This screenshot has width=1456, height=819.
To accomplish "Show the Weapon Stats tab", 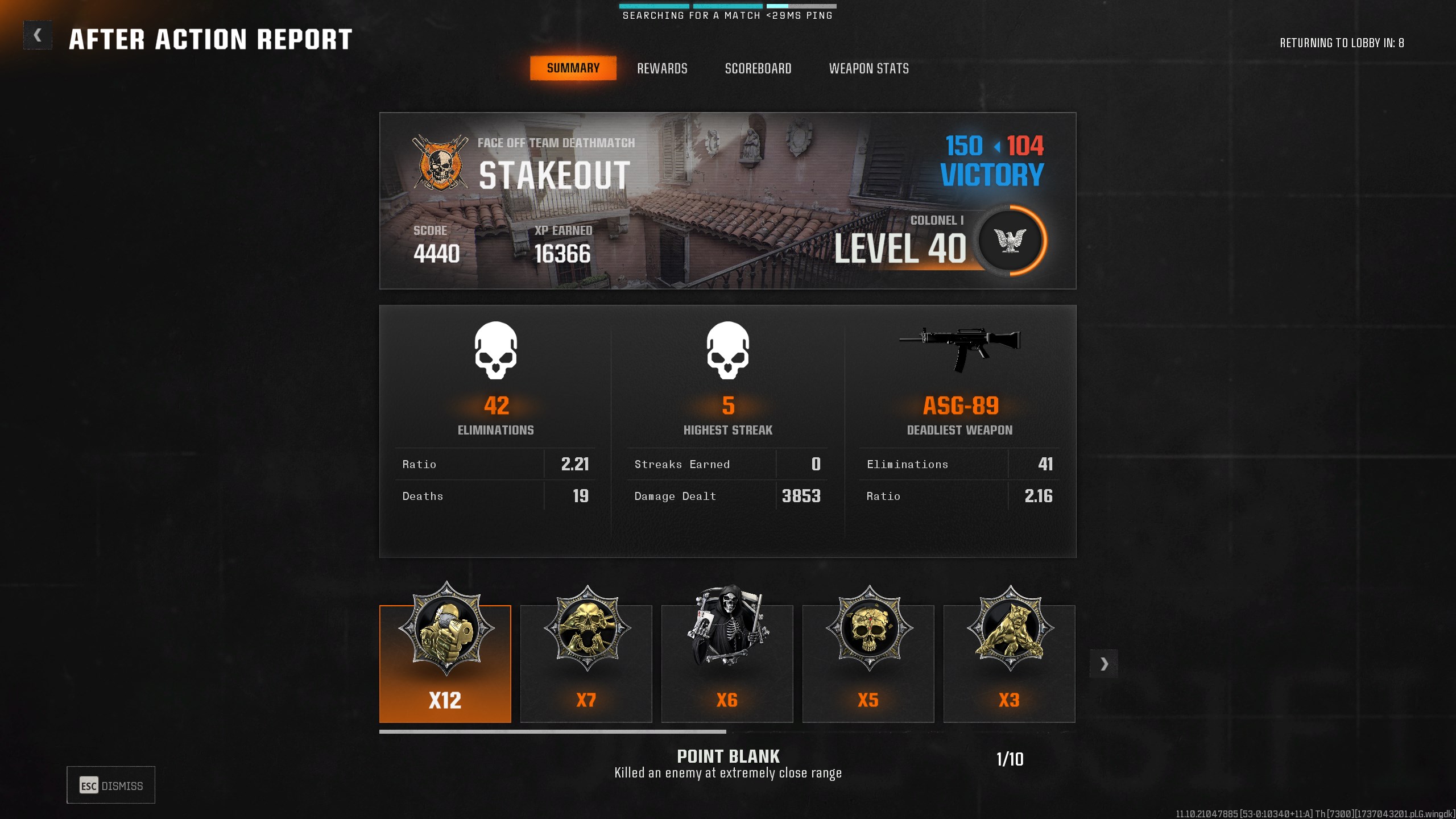I will tap(868, 69).
